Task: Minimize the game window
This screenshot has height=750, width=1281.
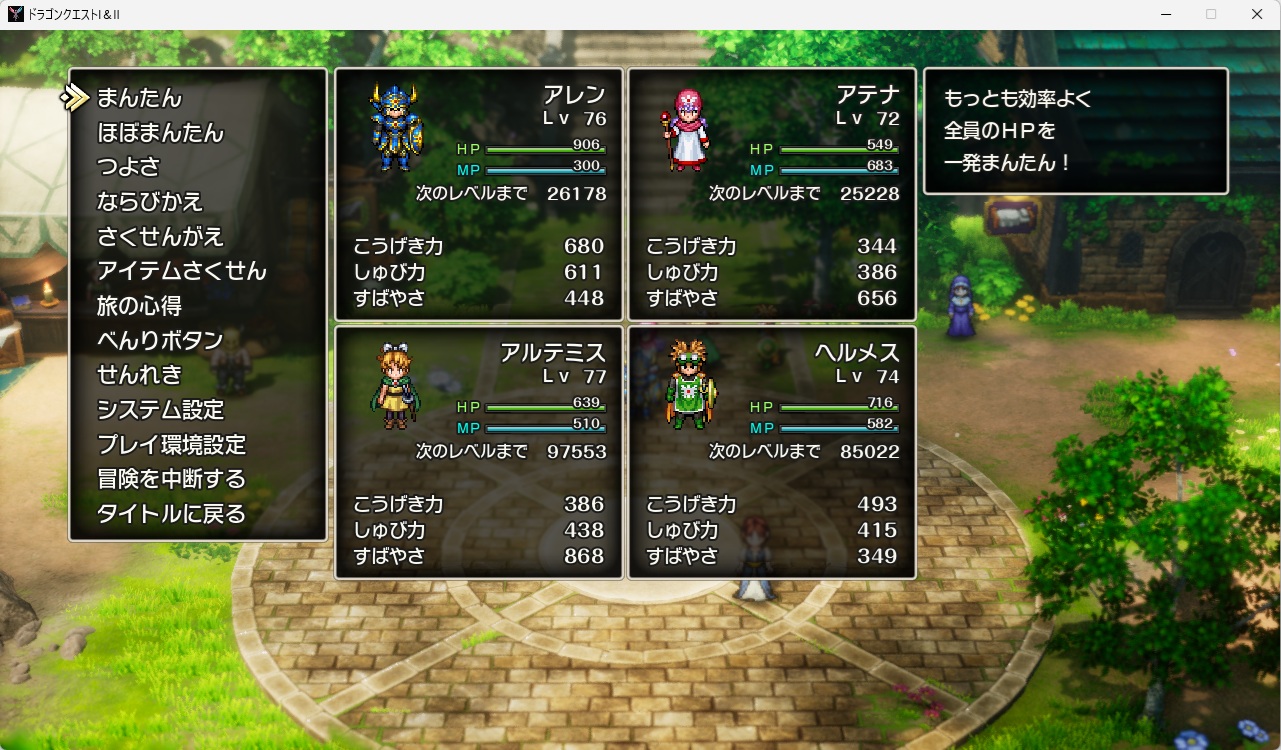Action: 1167,14
